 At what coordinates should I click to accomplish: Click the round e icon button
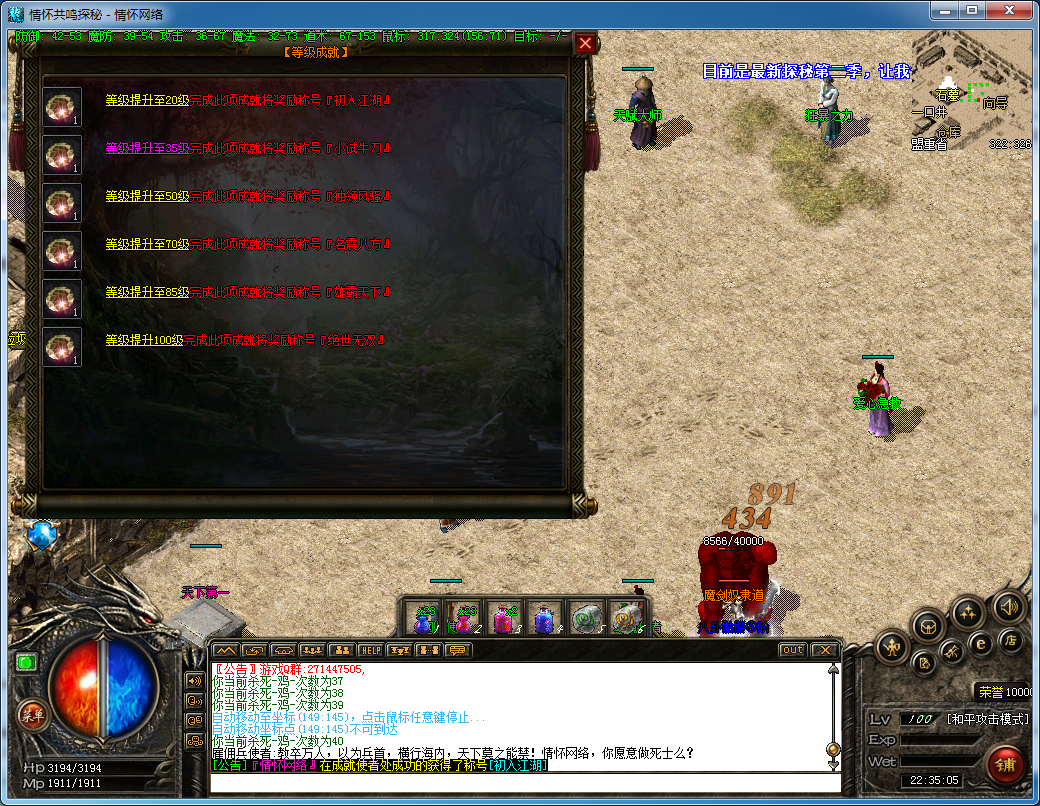[981, 642]
